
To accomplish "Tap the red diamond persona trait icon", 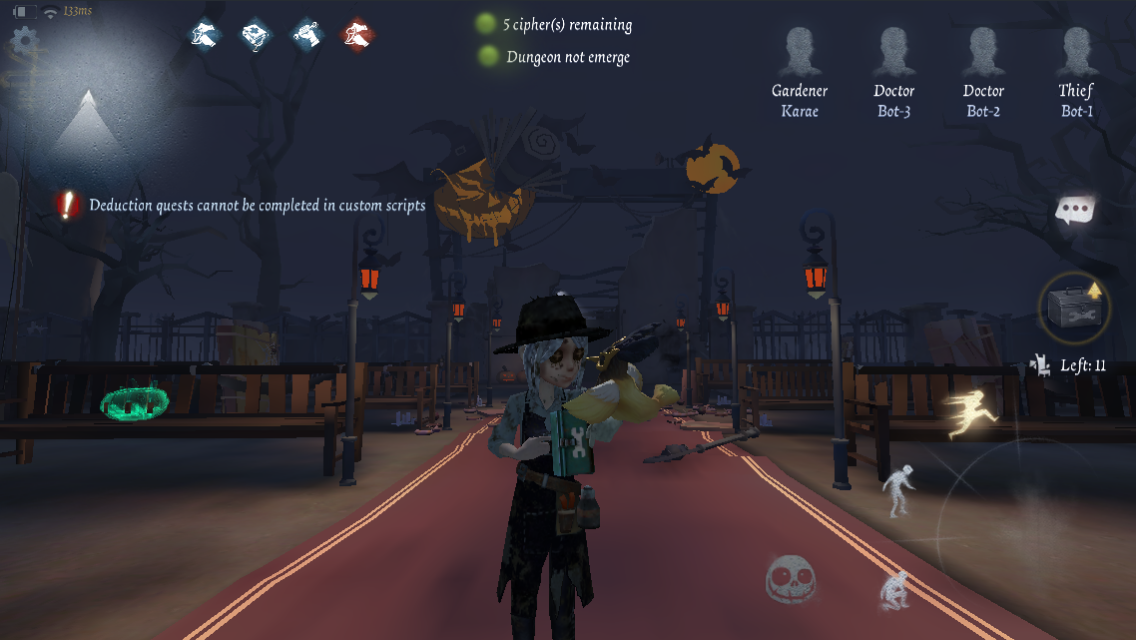I will (358, 36).
